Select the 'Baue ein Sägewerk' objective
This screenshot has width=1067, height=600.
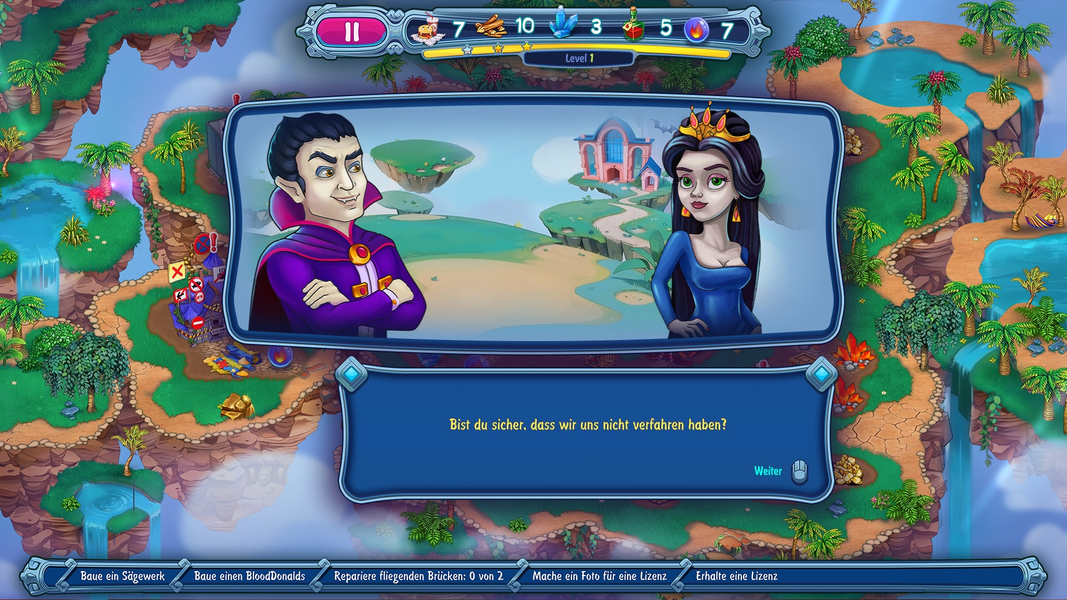click(122, 576)
